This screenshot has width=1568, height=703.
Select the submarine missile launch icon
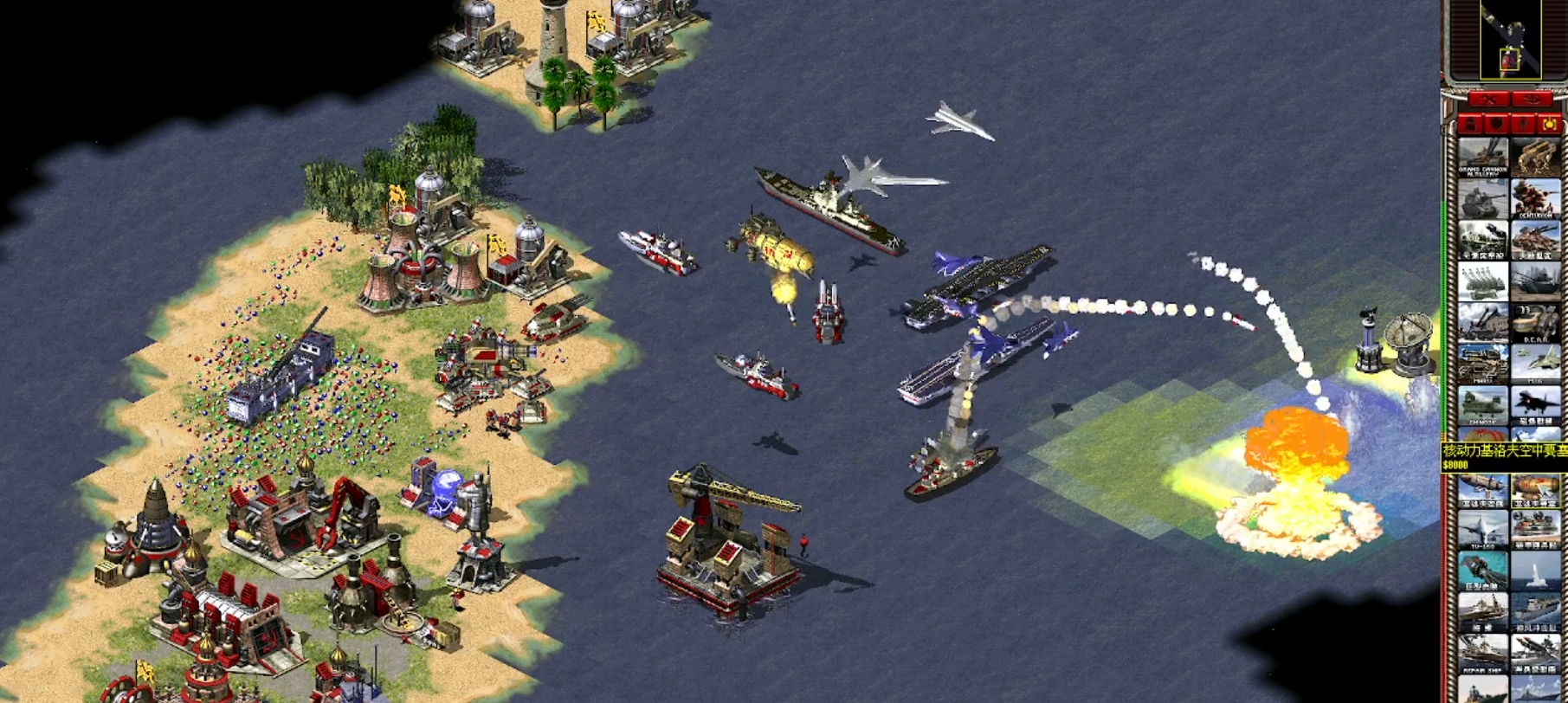(1536, 571)
